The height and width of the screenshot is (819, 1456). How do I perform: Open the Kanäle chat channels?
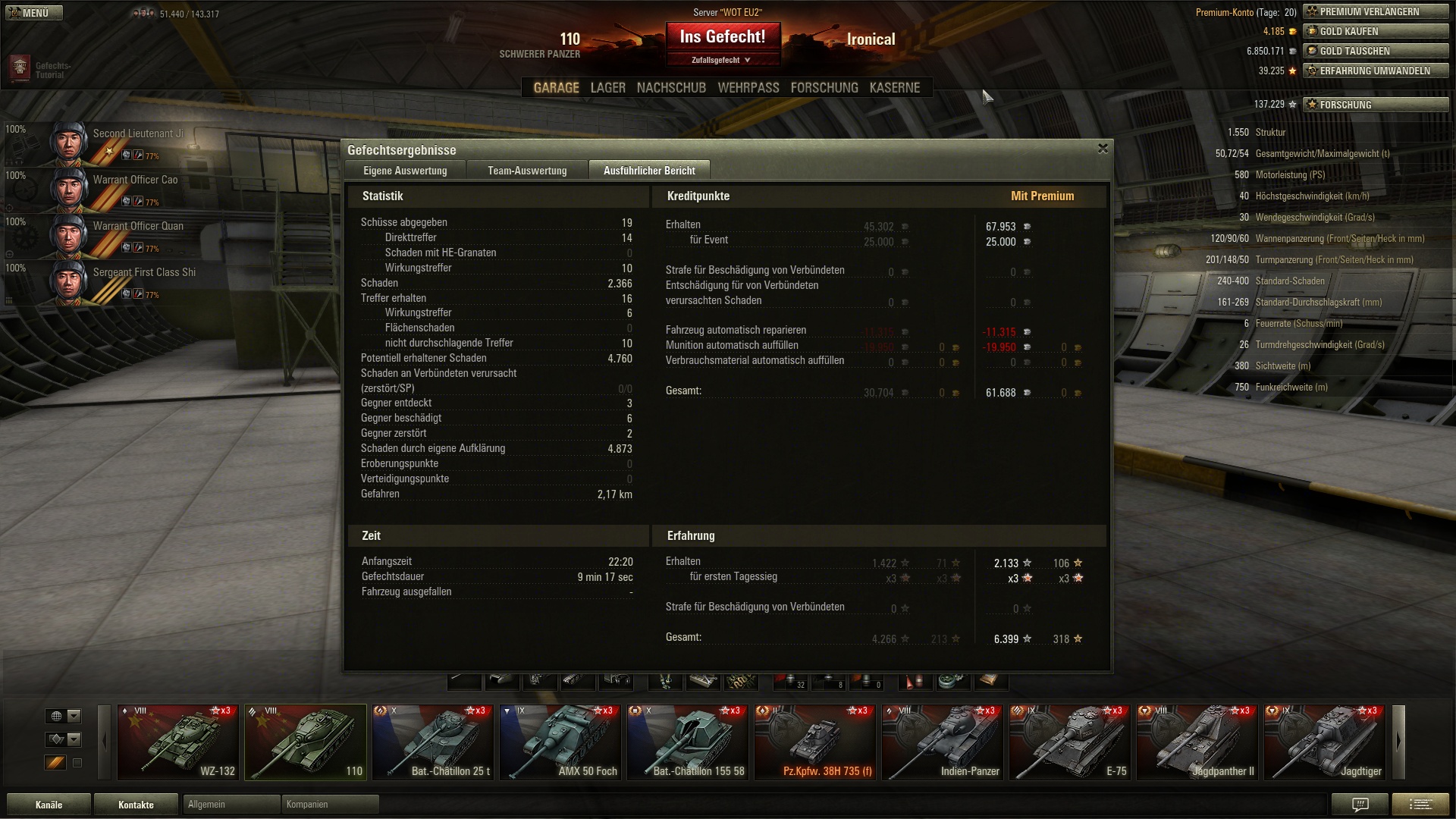(49, 805)
